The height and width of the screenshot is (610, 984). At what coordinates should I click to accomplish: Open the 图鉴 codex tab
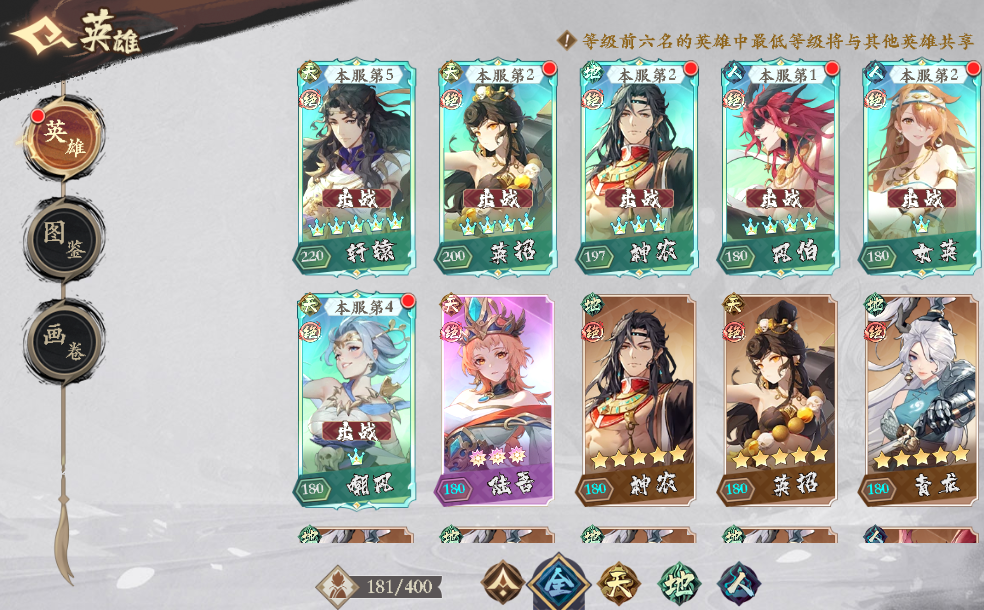pos(64,239)
